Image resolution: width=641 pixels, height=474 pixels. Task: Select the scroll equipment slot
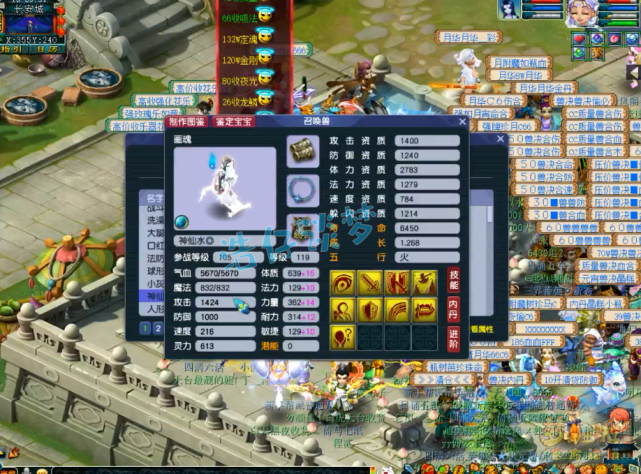click(303, 151)
